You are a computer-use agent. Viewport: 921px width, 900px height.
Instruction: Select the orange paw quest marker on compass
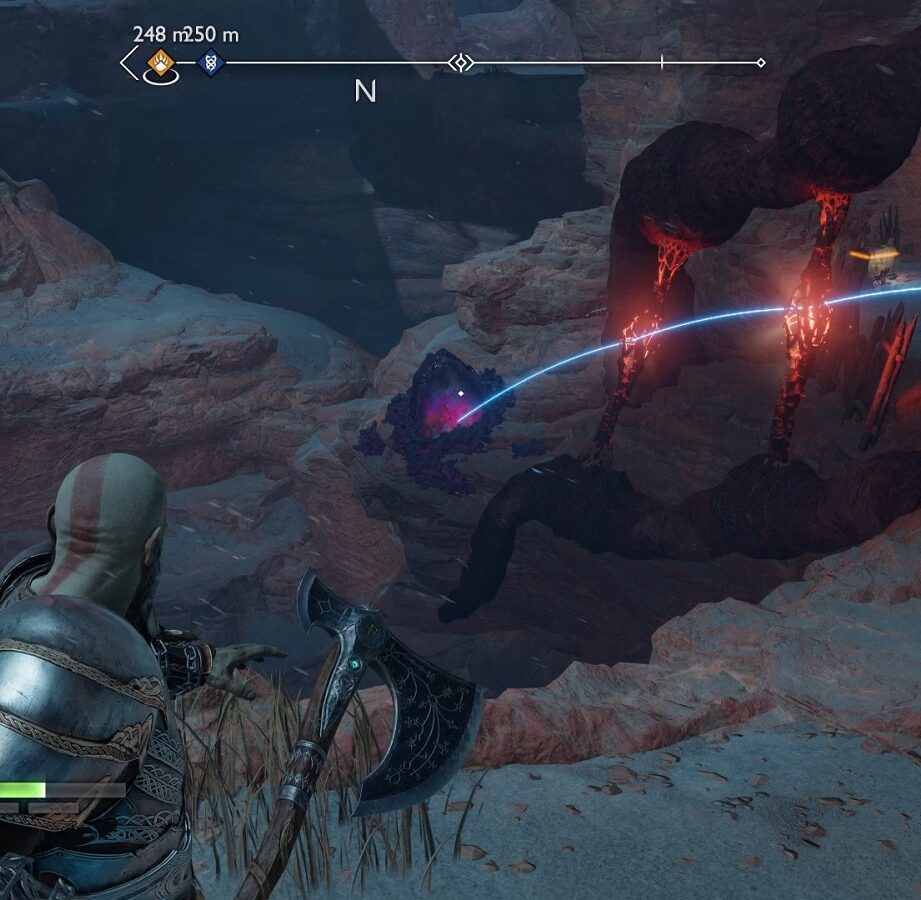pyautogui.click(x=160, y=63)
